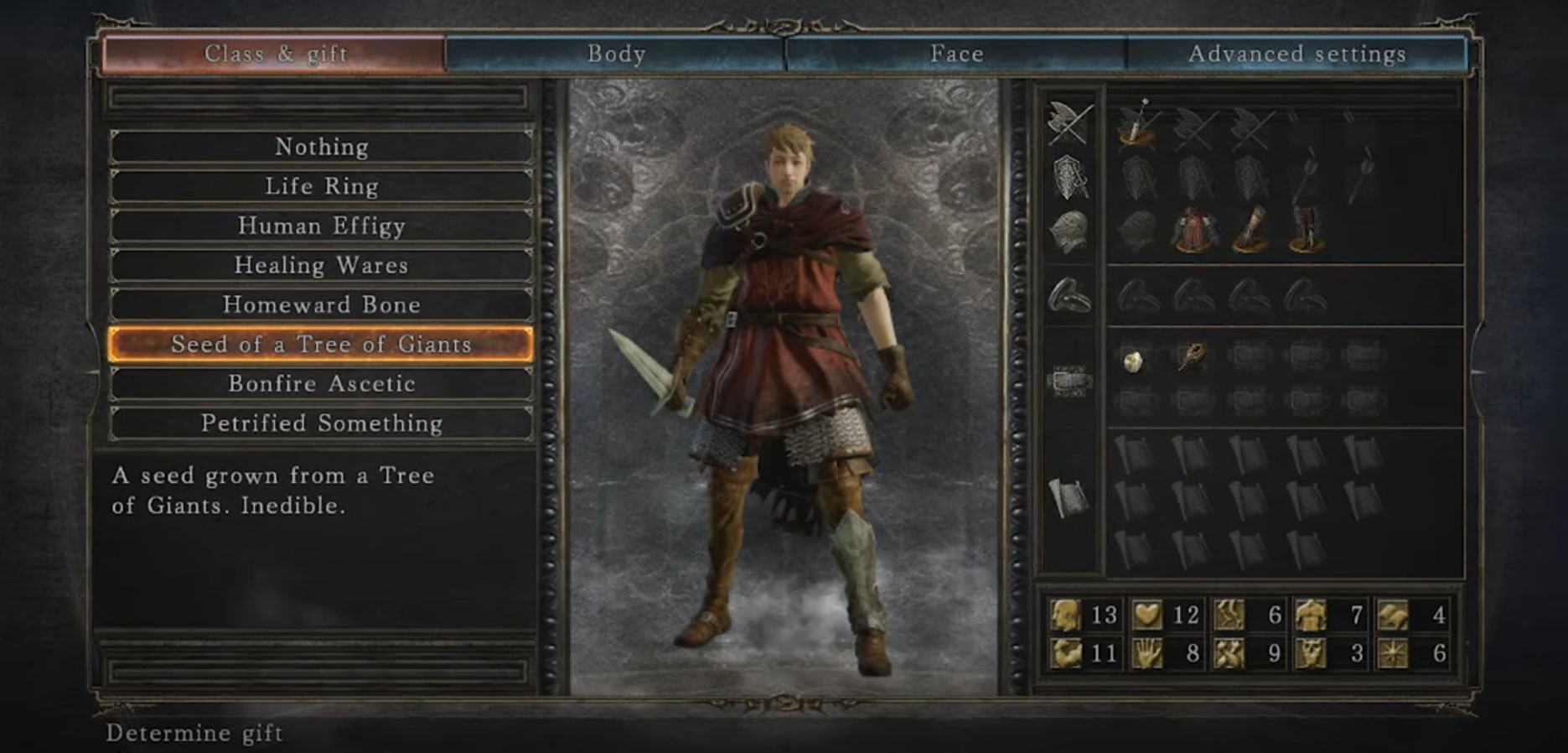Select the leather gauntlets armor slot

1249,230
